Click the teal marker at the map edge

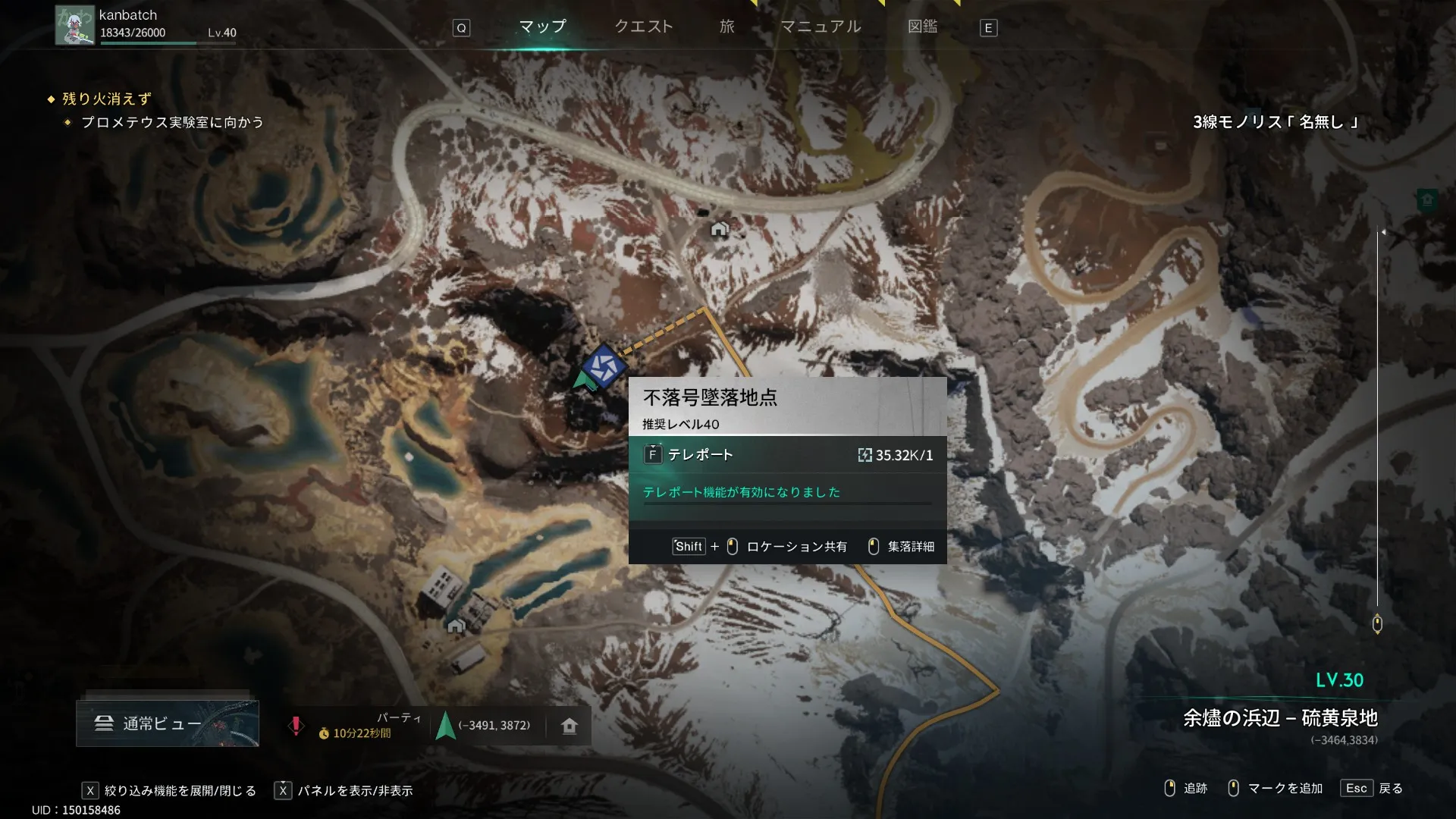1427,199
